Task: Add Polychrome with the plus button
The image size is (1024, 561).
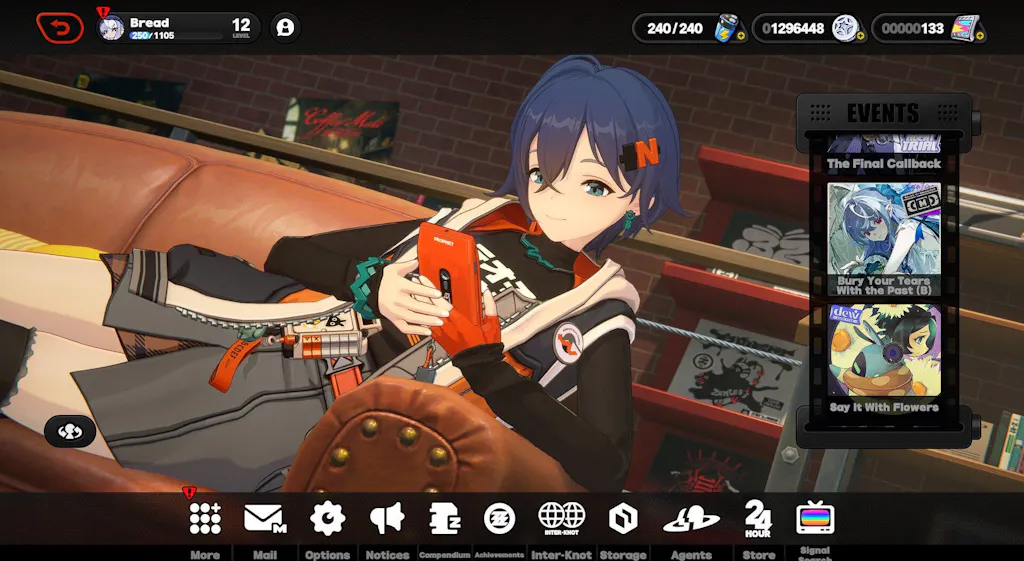Action: point(979,36)
